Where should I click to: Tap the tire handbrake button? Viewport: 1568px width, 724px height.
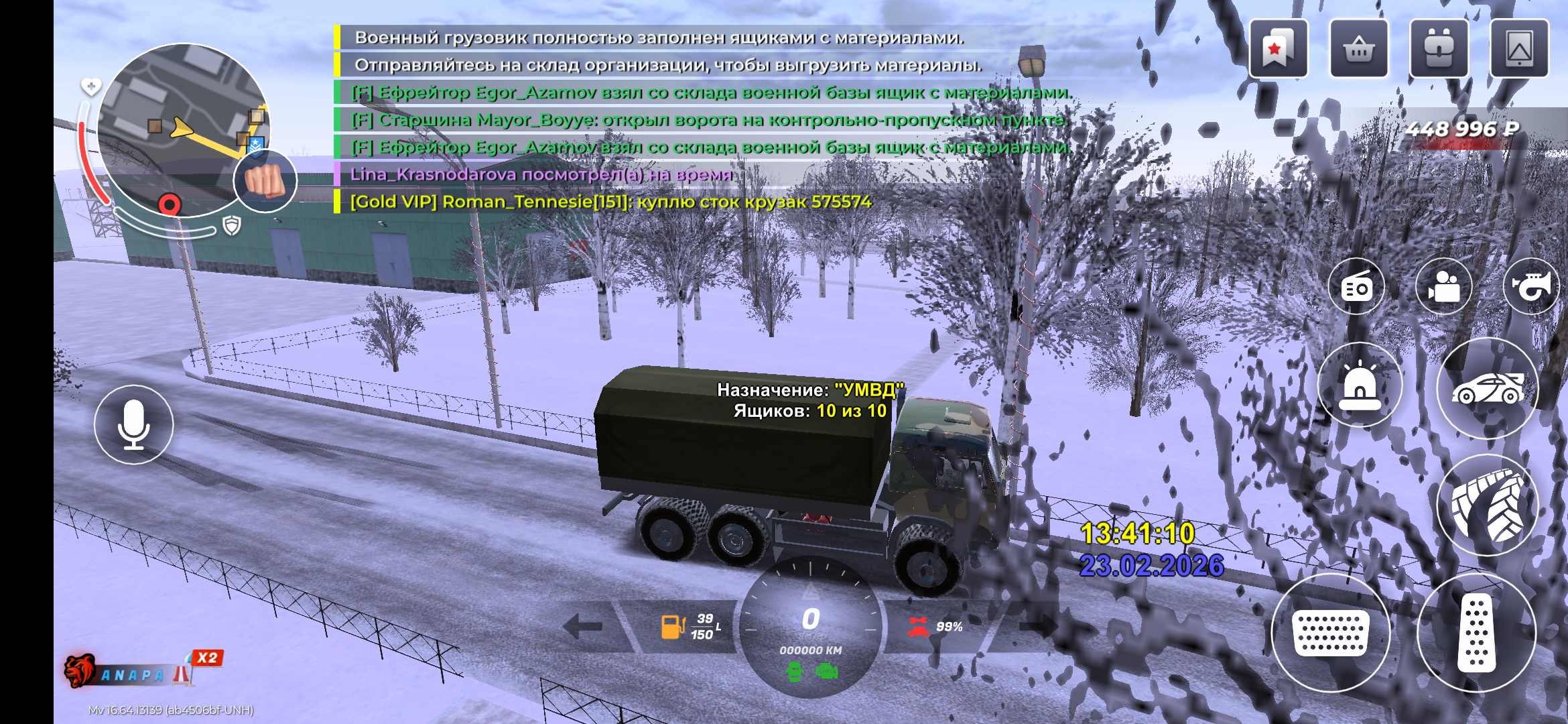(x=1488, y=505)
